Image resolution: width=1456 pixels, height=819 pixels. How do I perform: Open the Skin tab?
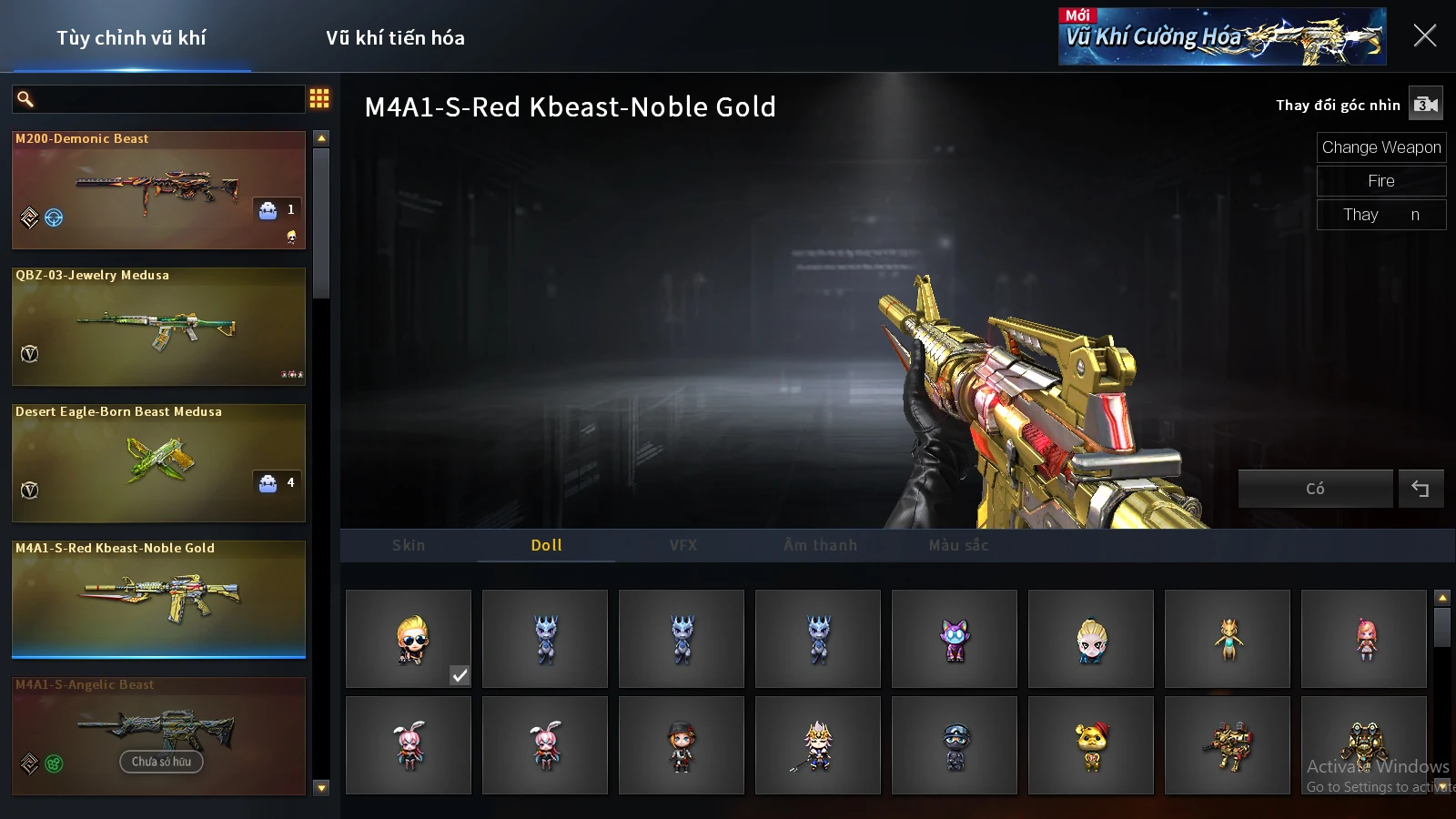(x=409, y=545)
